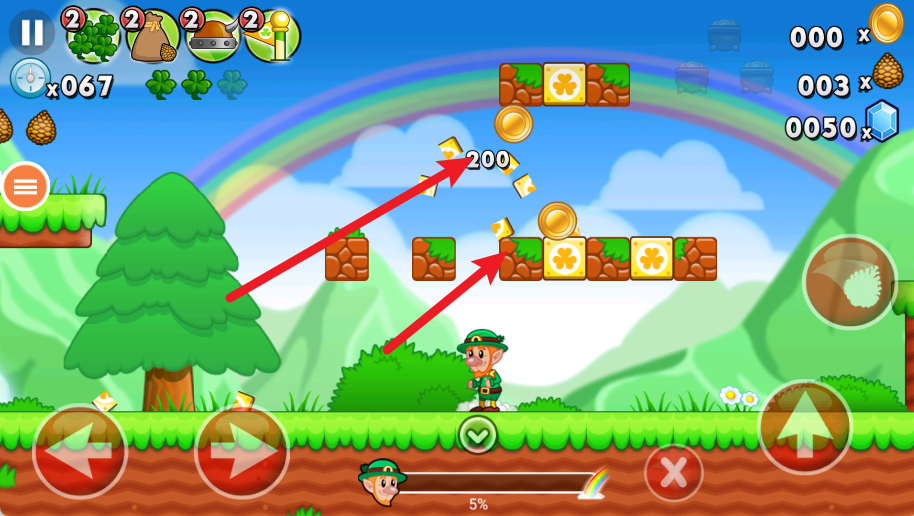The image size is (914, 516).
Task: Use the checkpoint flag power-up
Action: pos(272,37)
